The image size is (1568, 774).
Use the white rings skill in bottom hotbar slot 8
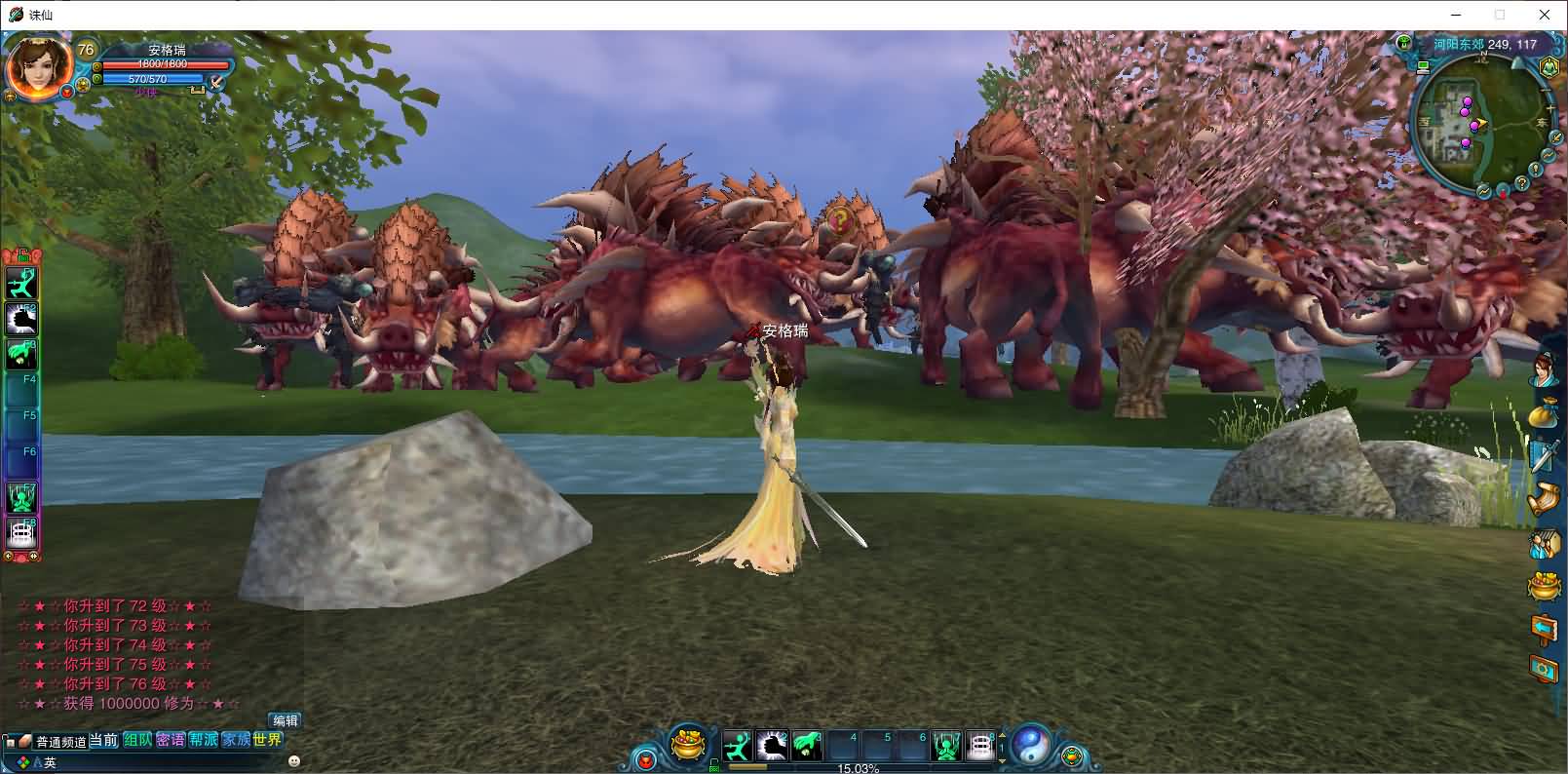point(980,747)
